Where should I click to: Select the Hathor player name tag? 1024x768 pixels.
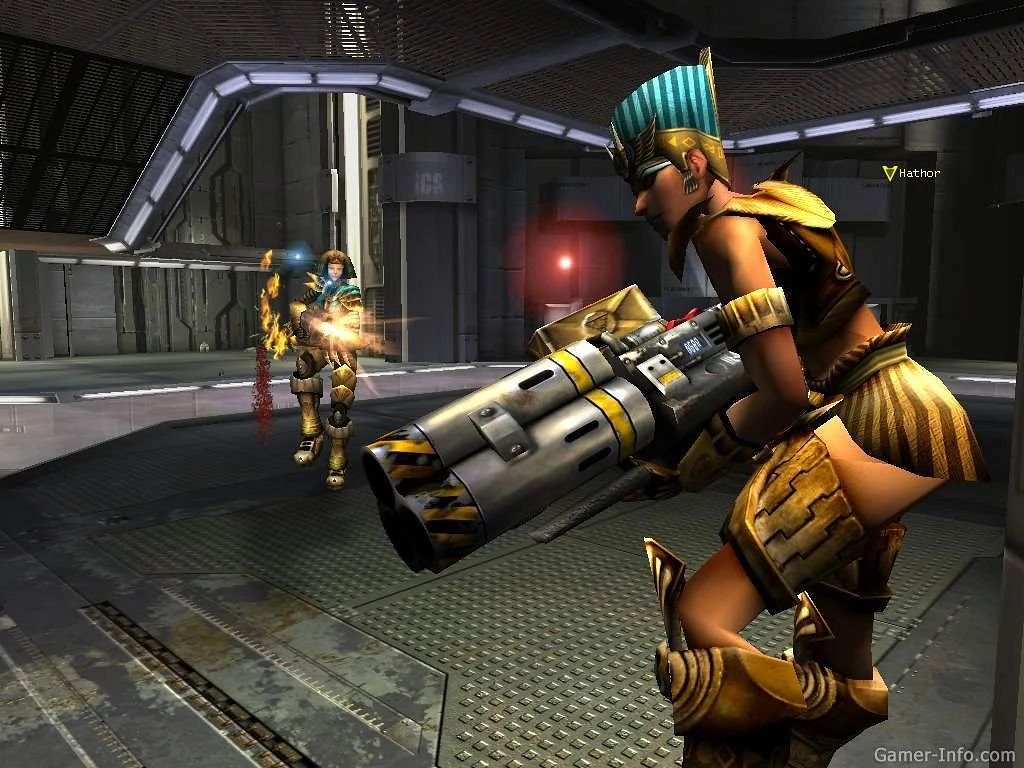point(918,174)
